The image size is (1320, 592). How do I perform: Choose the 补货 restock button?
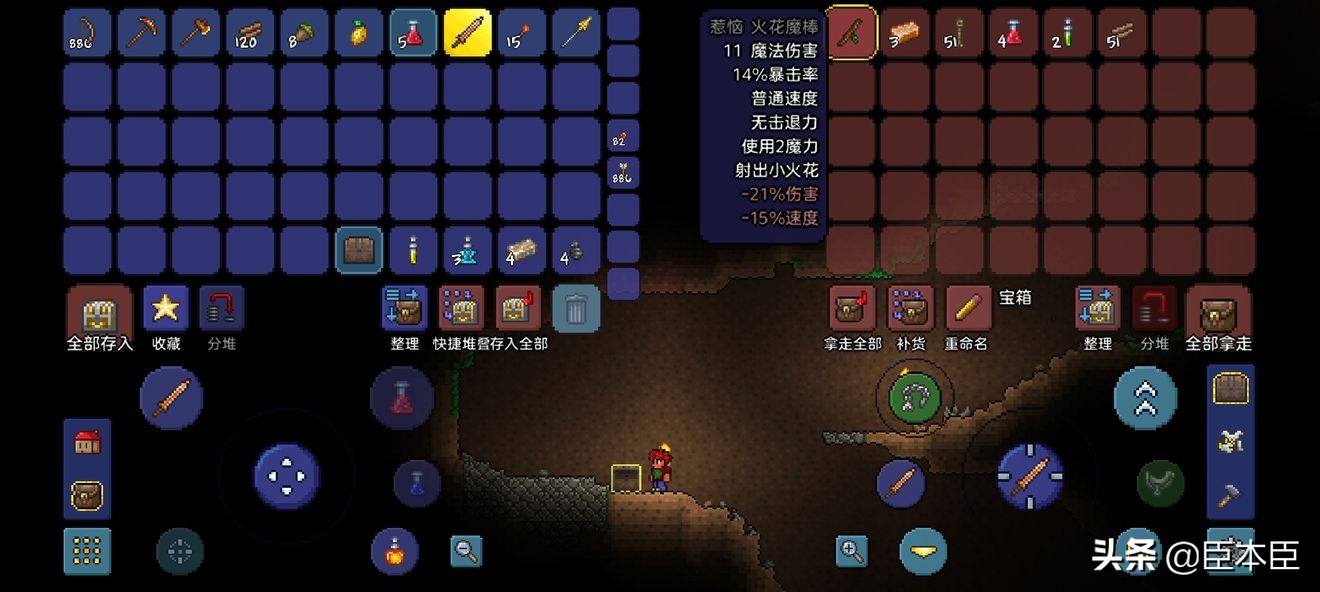click(x=911, y=308)
